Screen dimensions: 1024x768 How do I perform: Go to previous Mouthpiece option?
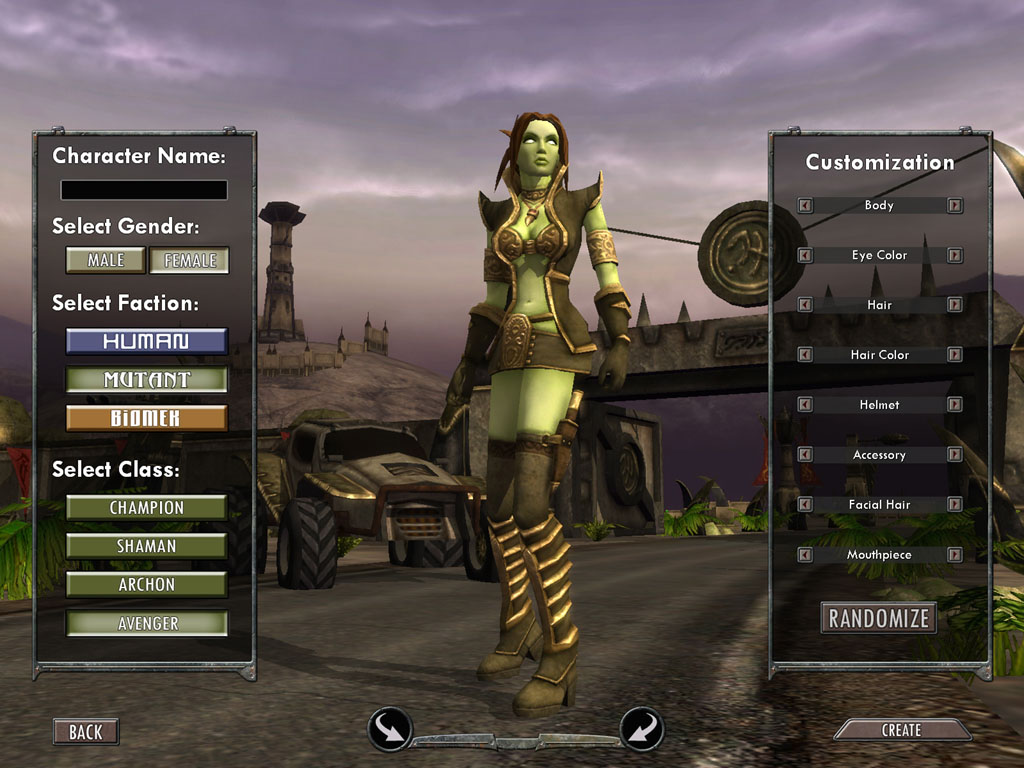[805, 554]
